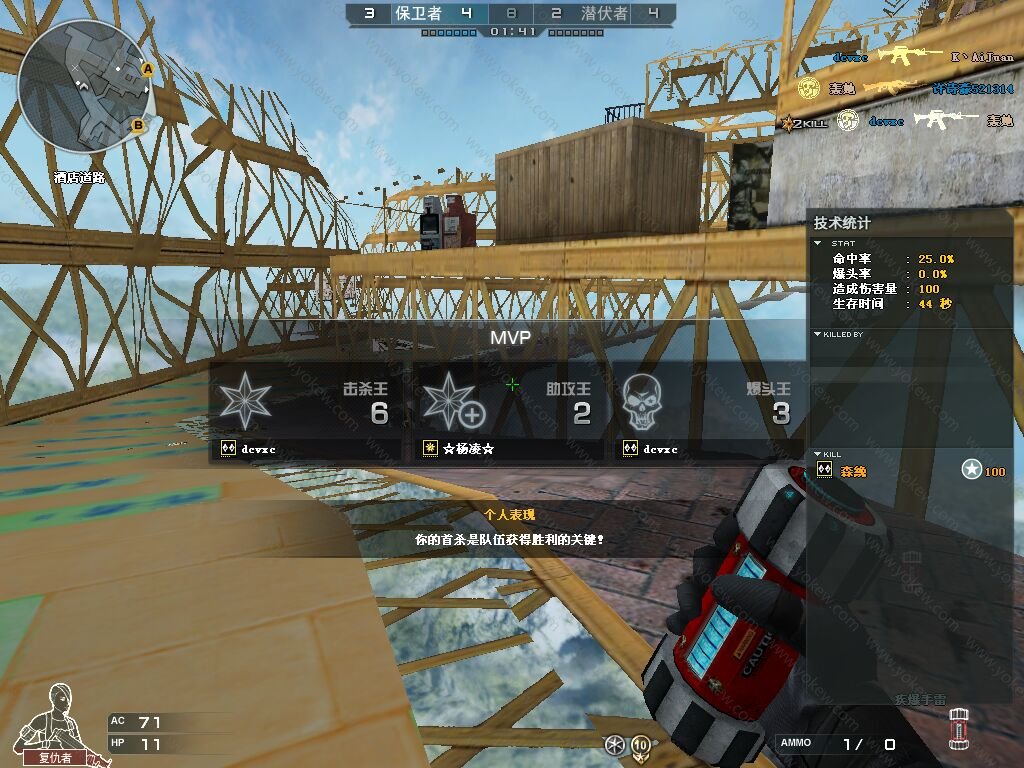This screenshot has width=1024, height=768.
Task: Select bomb site B marker on minimap
Action: [x=139, y=125]
